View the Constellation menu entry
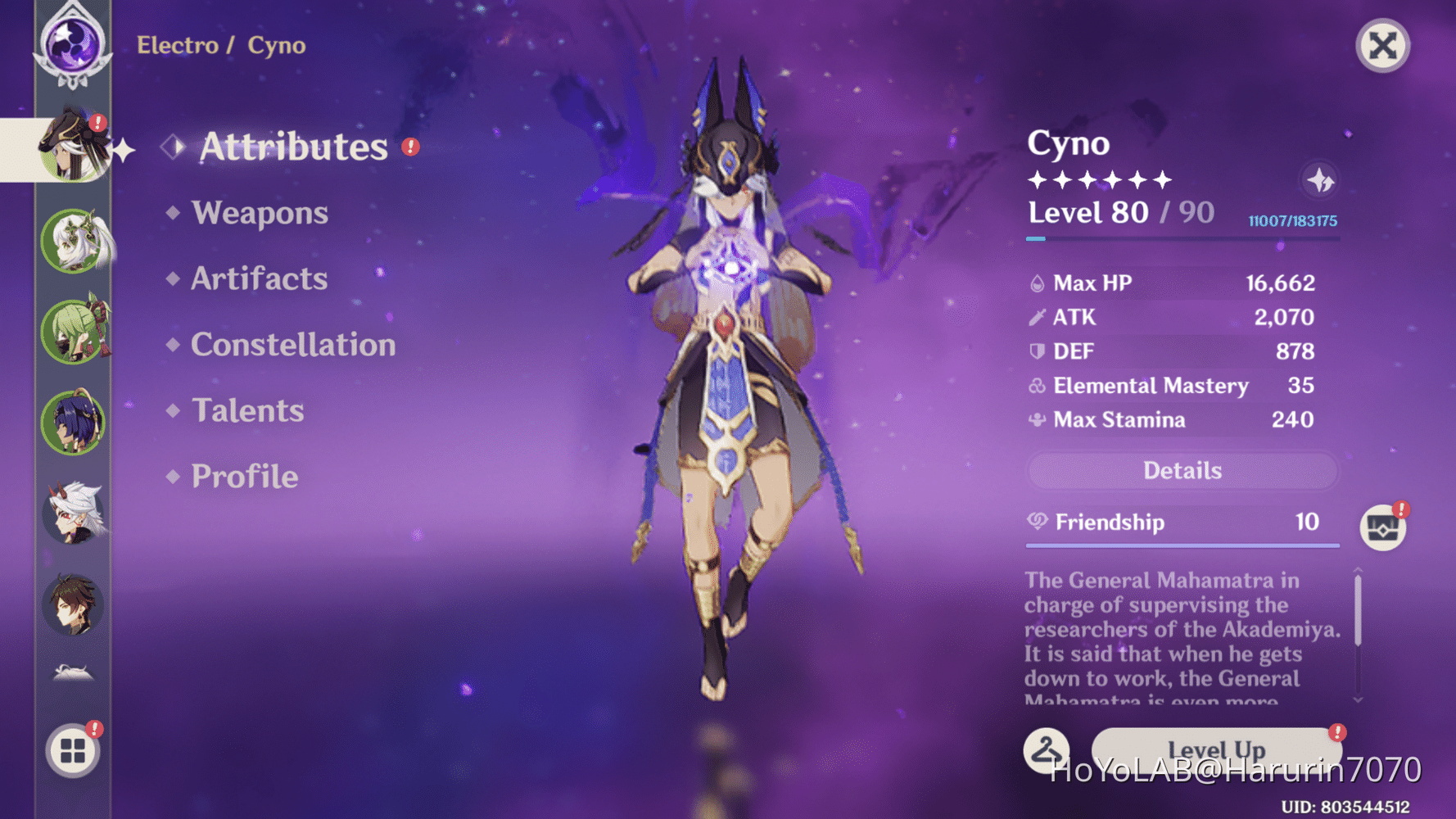This screenshot has width=1456, height=819. [x=292, y=345]
